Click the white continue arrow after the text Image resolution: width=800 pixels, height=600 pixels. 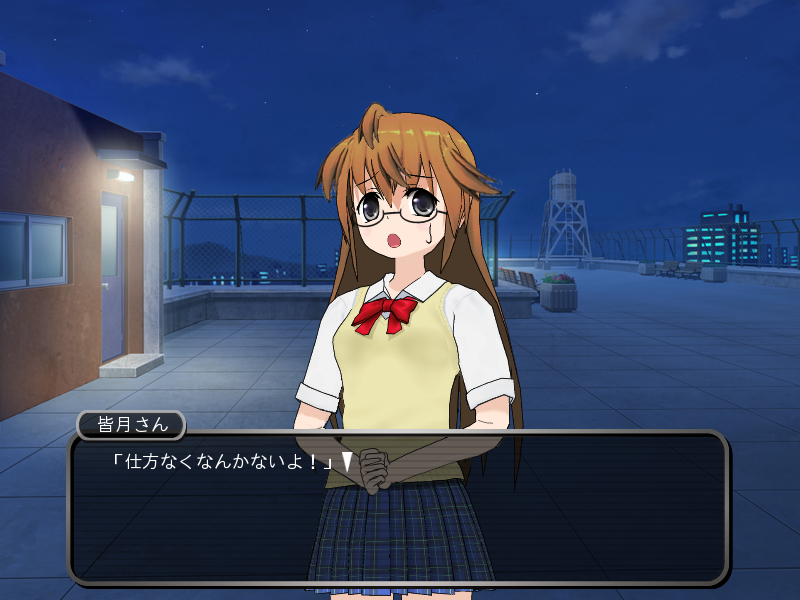pyautogui.click(x=347, y=461)
